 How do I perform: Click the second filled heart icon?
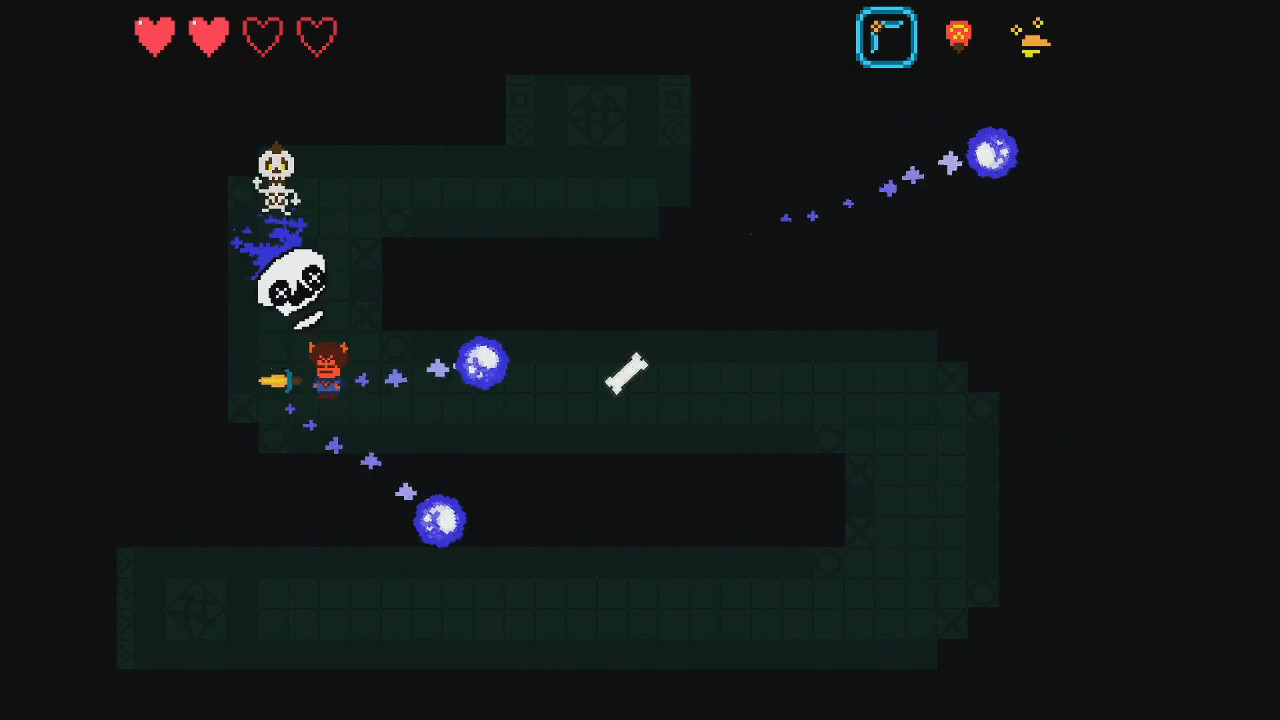point(209,36)
